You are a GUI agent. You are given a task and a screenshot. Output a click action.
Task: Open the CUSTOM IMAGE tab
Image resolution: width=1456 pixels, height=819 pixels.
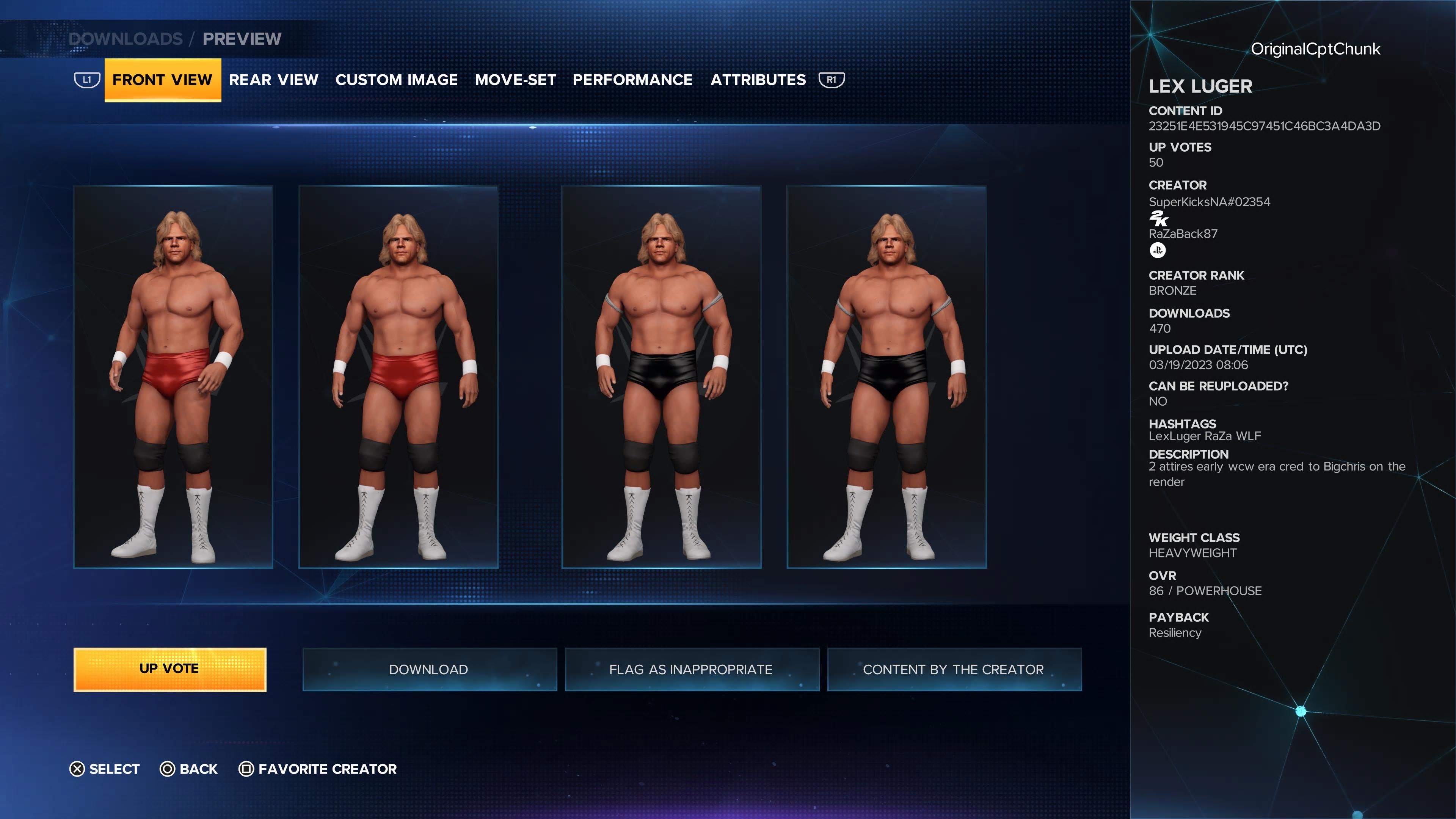tap(397, 80)
